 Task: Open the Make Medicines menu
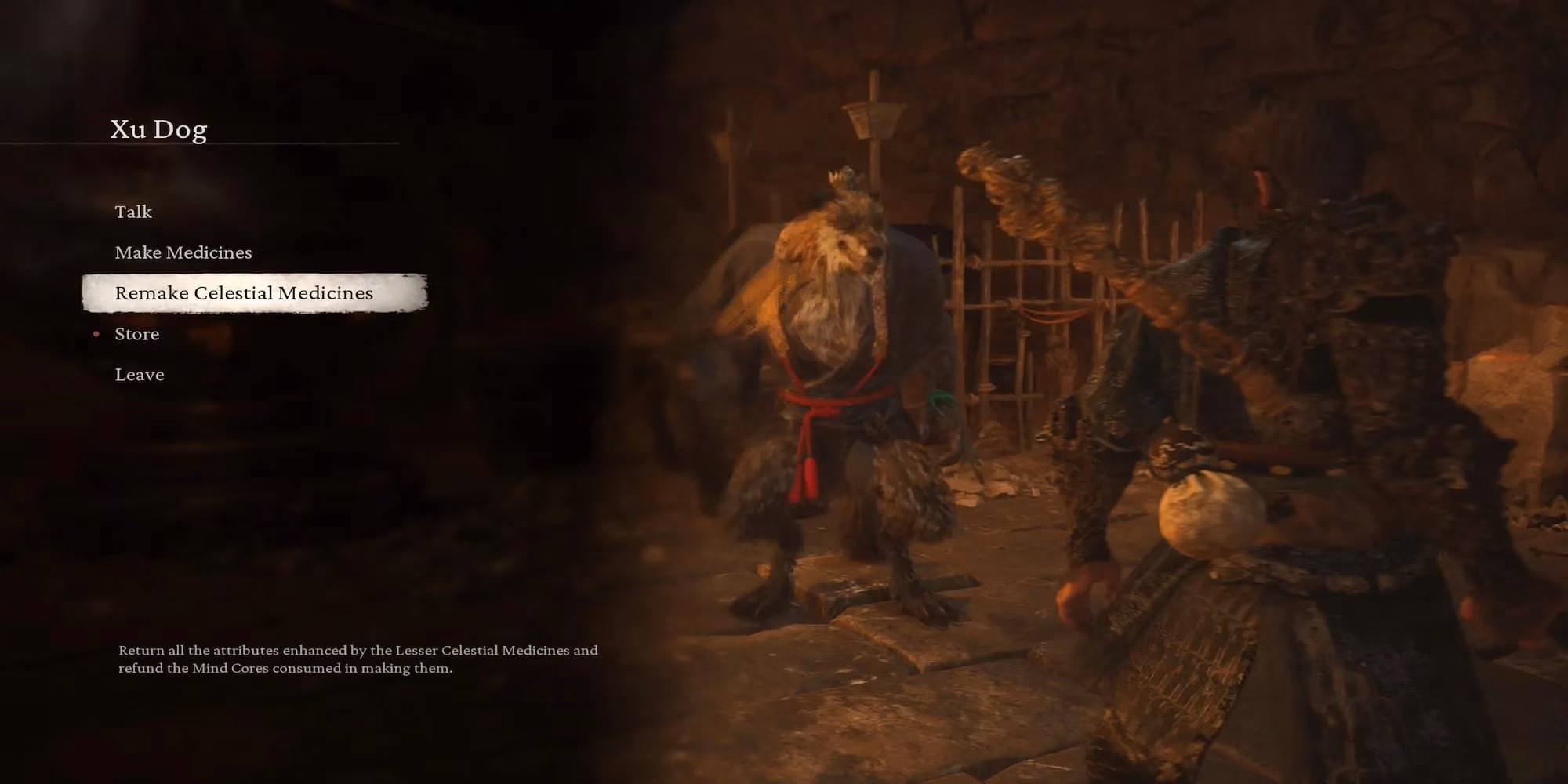(183, 252)
